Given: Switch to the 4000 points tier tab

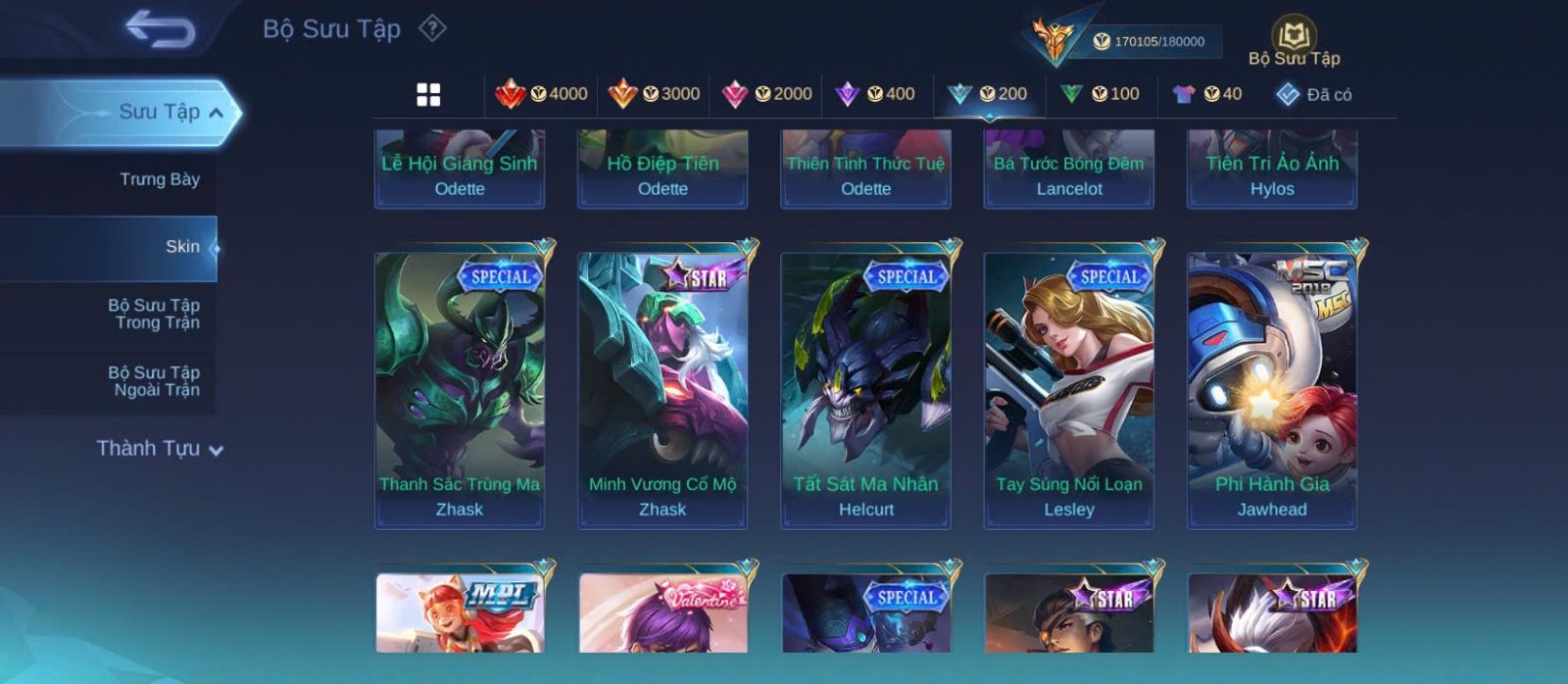Looking at the screenshot, I should (x=542, y=94).
